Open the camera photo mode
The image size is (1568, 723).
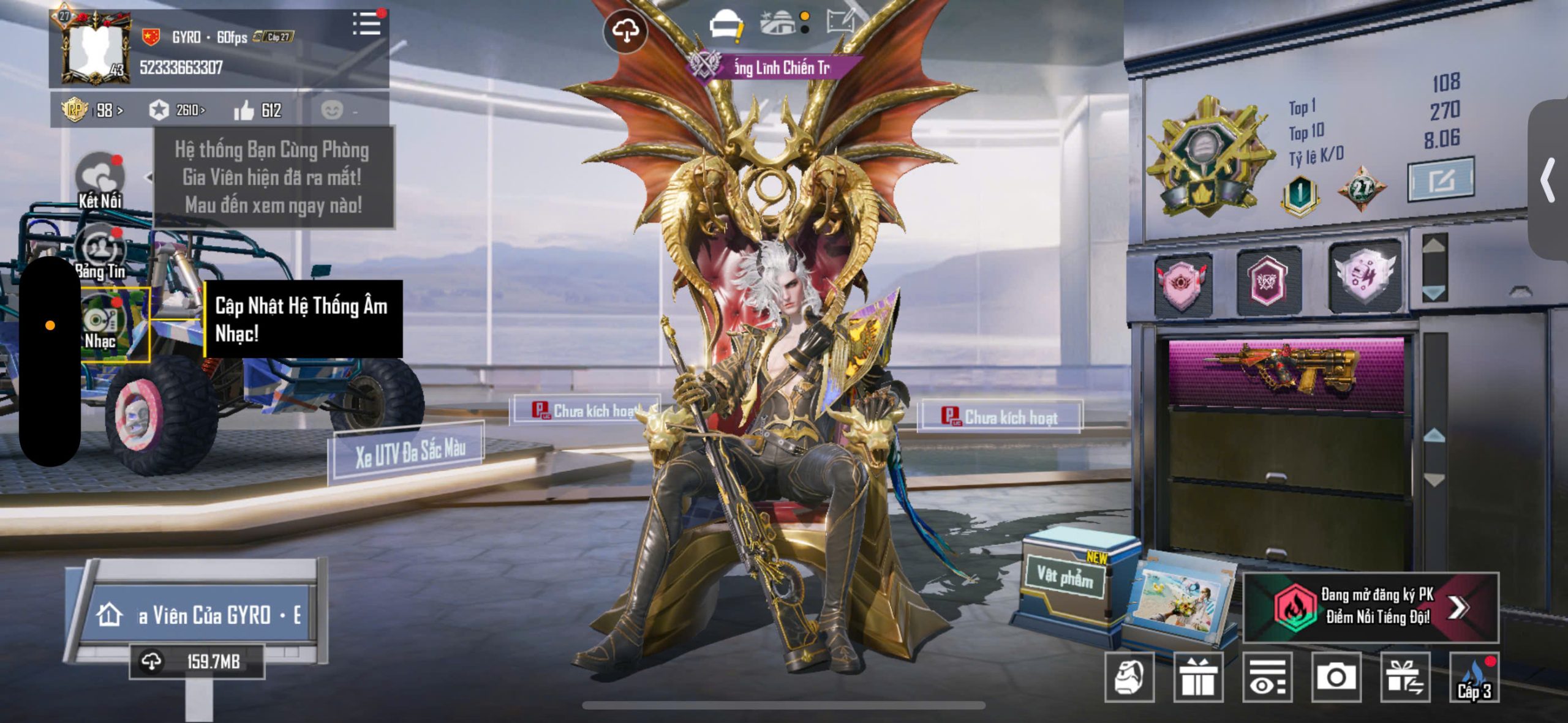point(1336,677)
